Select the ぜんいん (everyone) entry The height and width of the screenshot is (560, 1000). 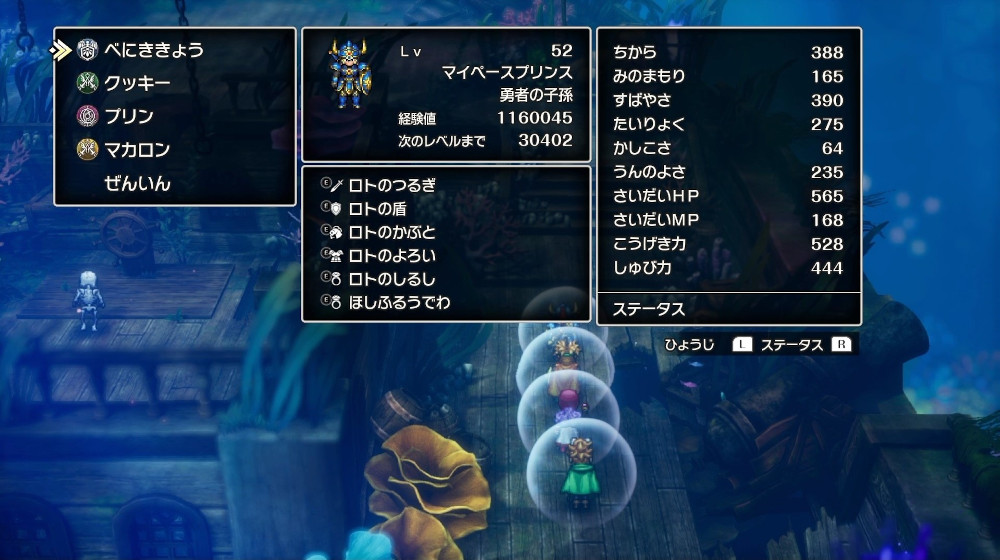tap(137, 184)
